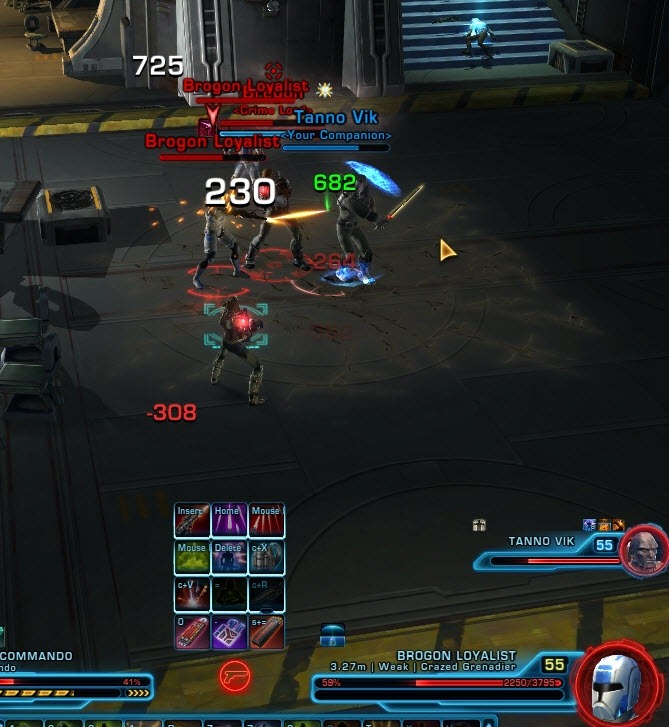This screenshot has height=727, width=669.
Task: Trigger the green explosion ability slot
Action: (x=192, y=558)
